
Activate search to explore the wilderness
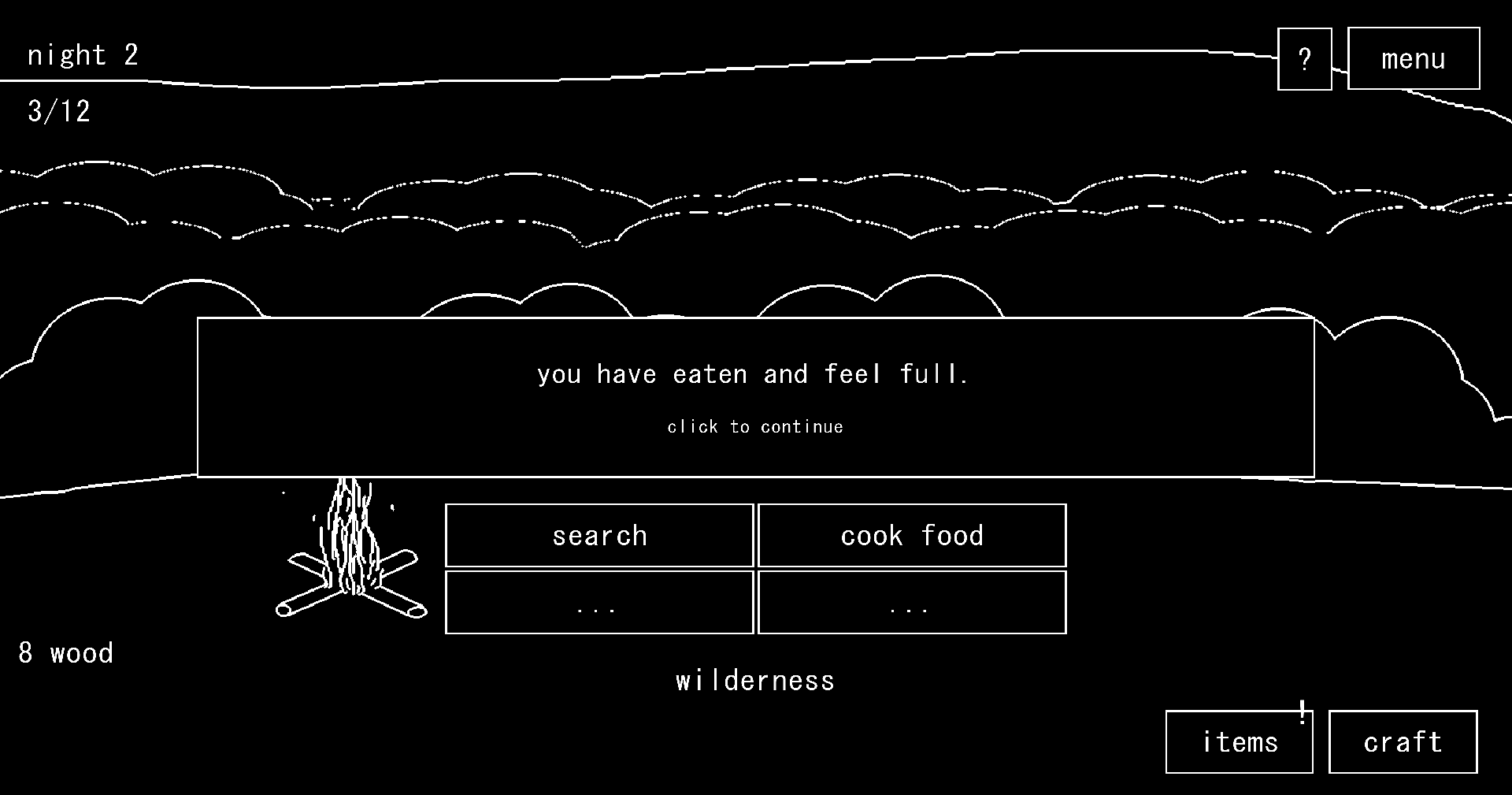point(598,535)
